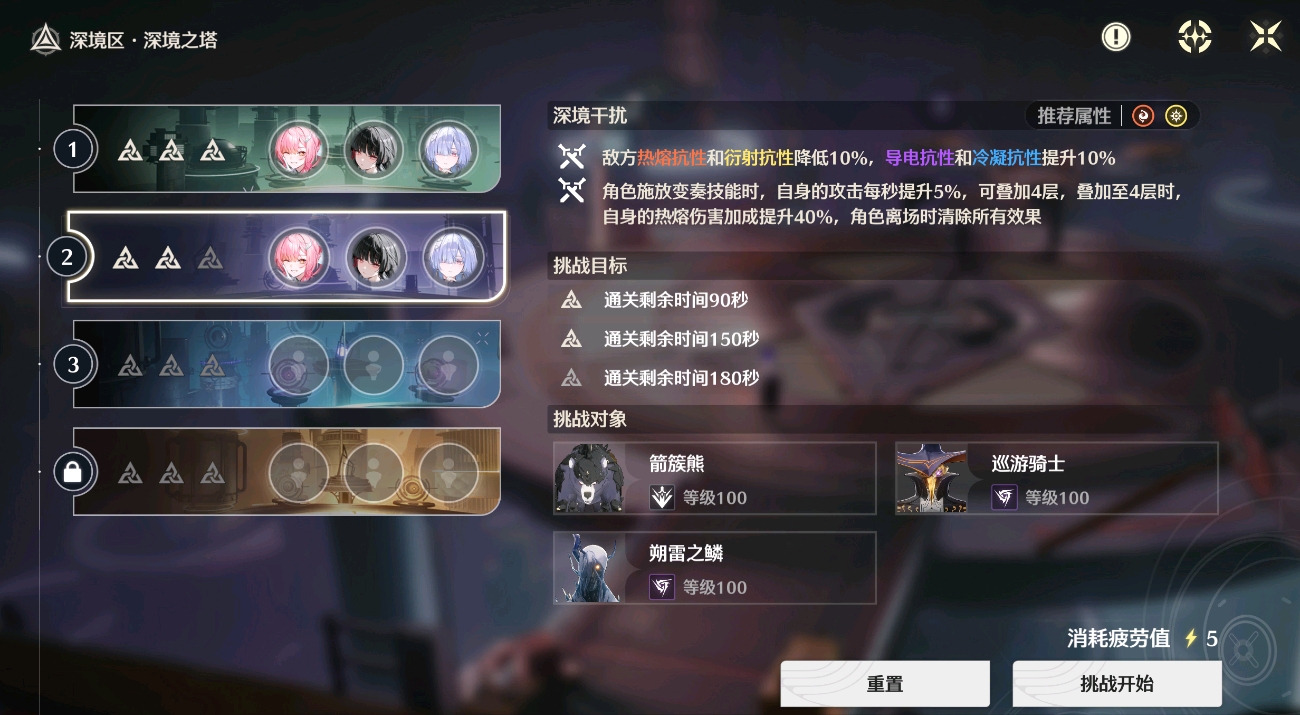Click the locked fourth floor row

click(286, 471)
